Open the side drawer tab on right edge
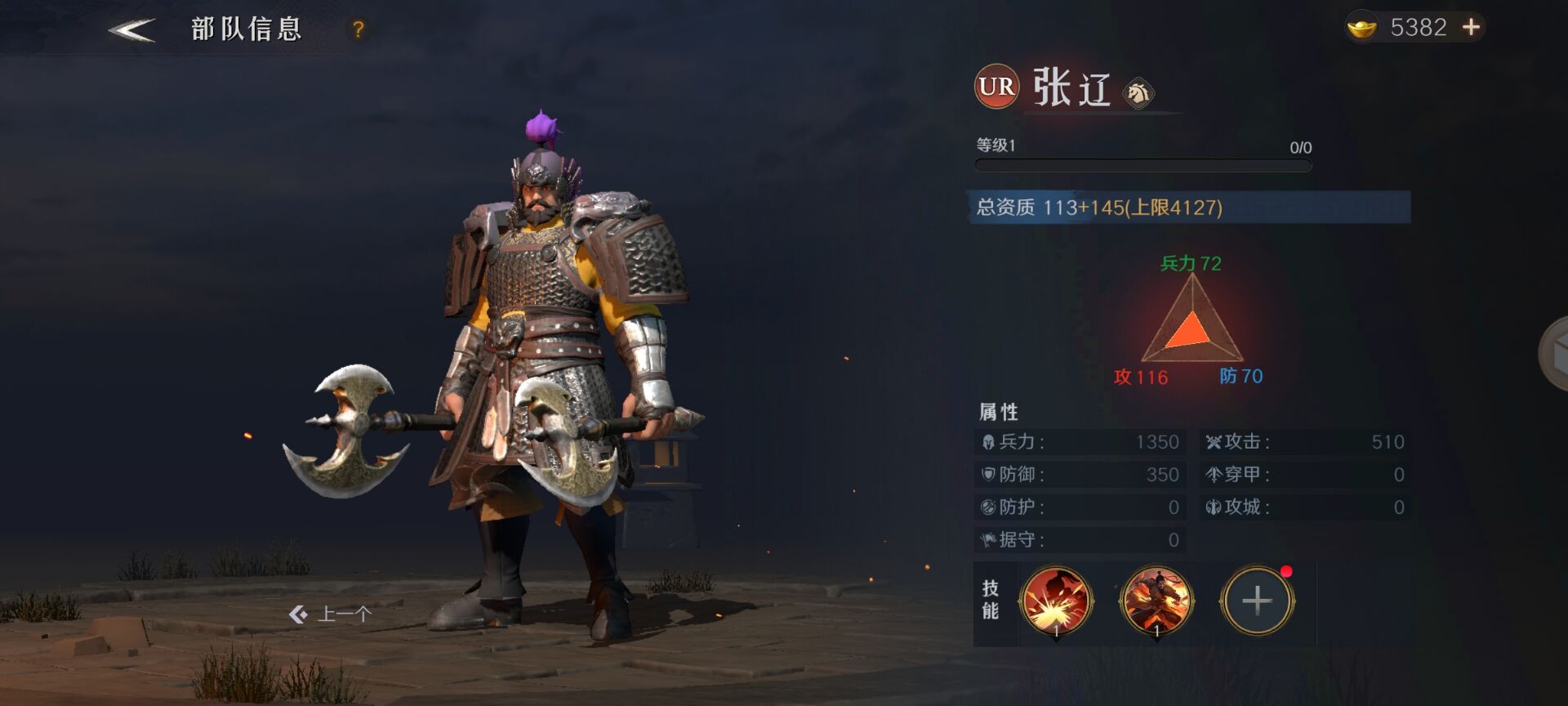The height and width of the screenshot is (706, 1568). click(x=1553, y=355)
